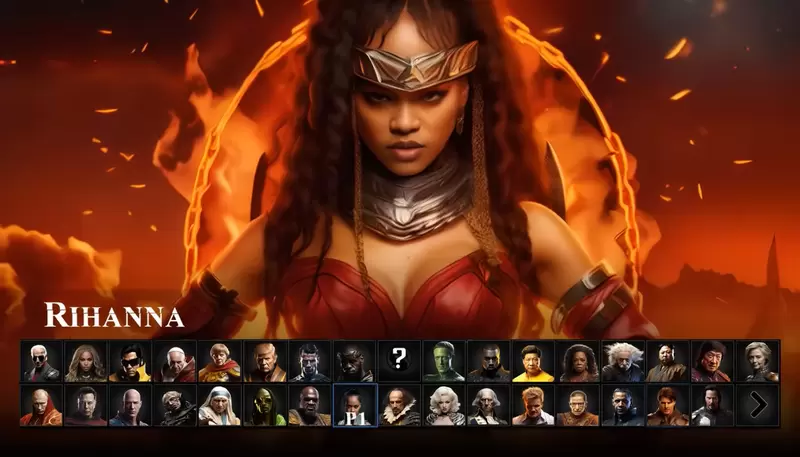The width and height of the screenshot is (800, 457).
Task: Select the random question mark tile
Action: point(399,361)
